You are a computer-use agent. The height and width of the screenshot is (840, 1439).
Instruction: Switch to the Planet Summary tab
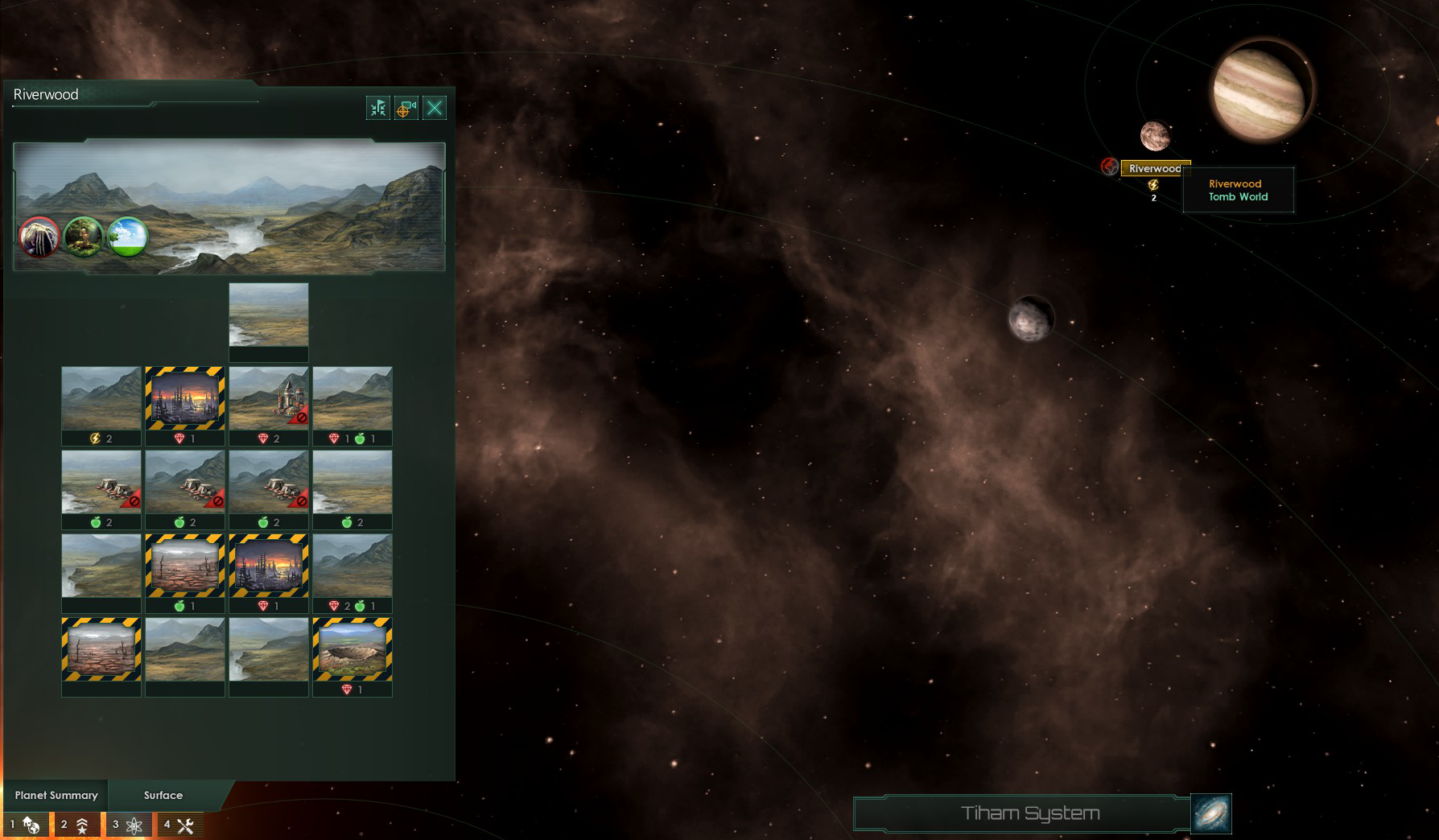pyautogui.click(x=56, y=795)
